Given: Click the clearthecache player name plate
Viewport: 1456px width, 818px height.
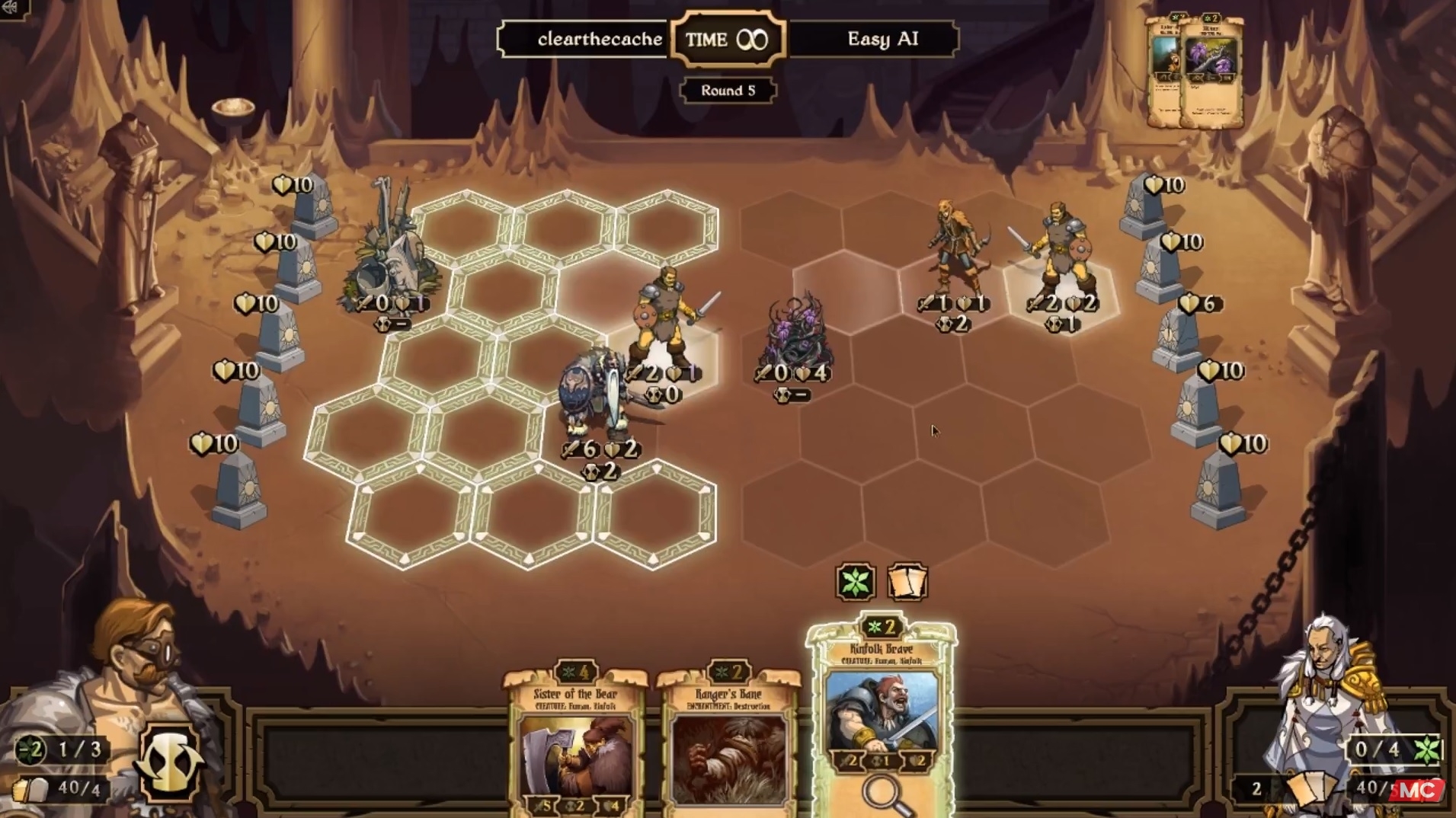Looking at the screenshot, I should [x=600, y=40].
